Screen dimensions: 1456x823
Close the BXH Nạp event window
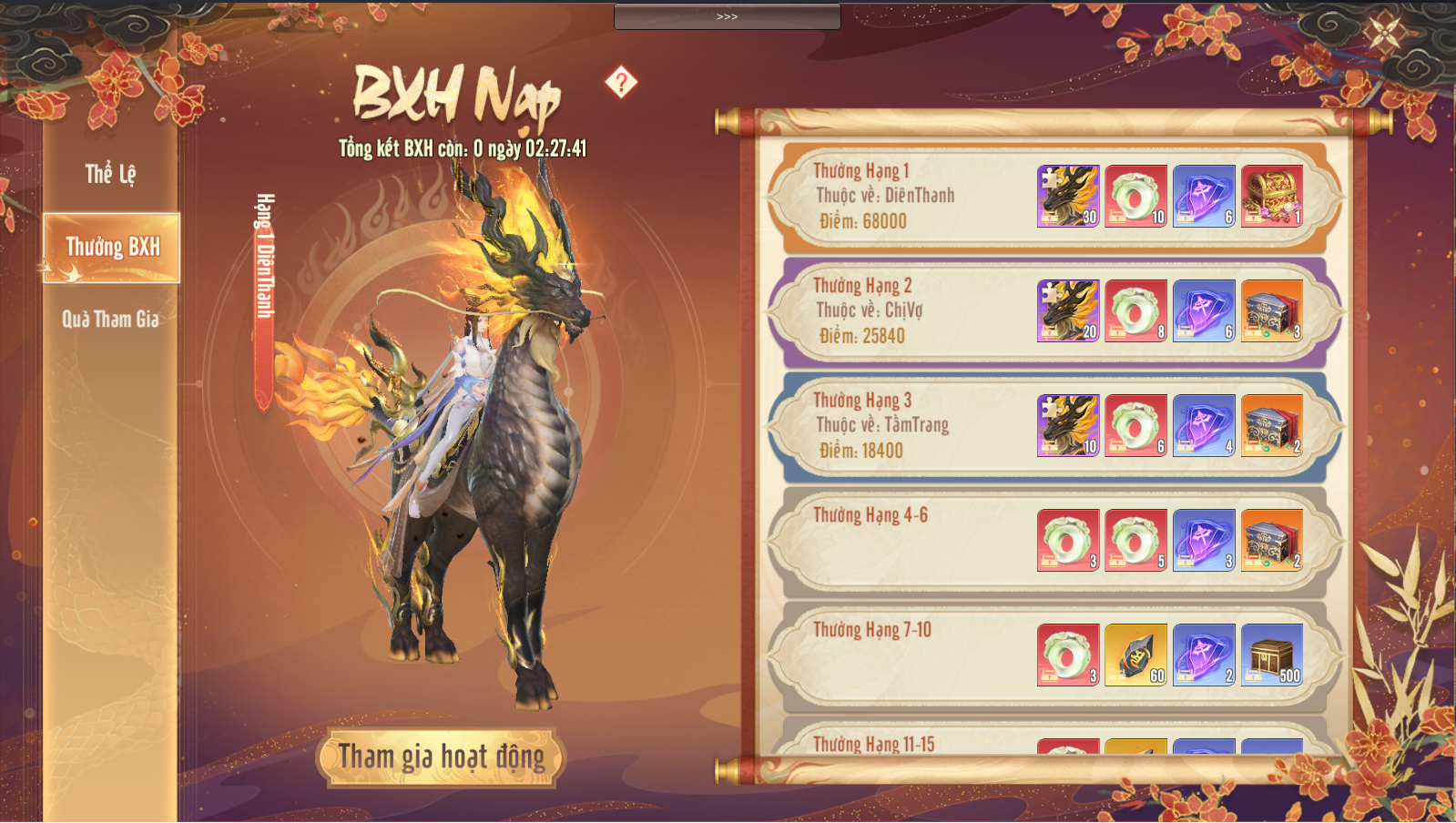(1385, 33)
